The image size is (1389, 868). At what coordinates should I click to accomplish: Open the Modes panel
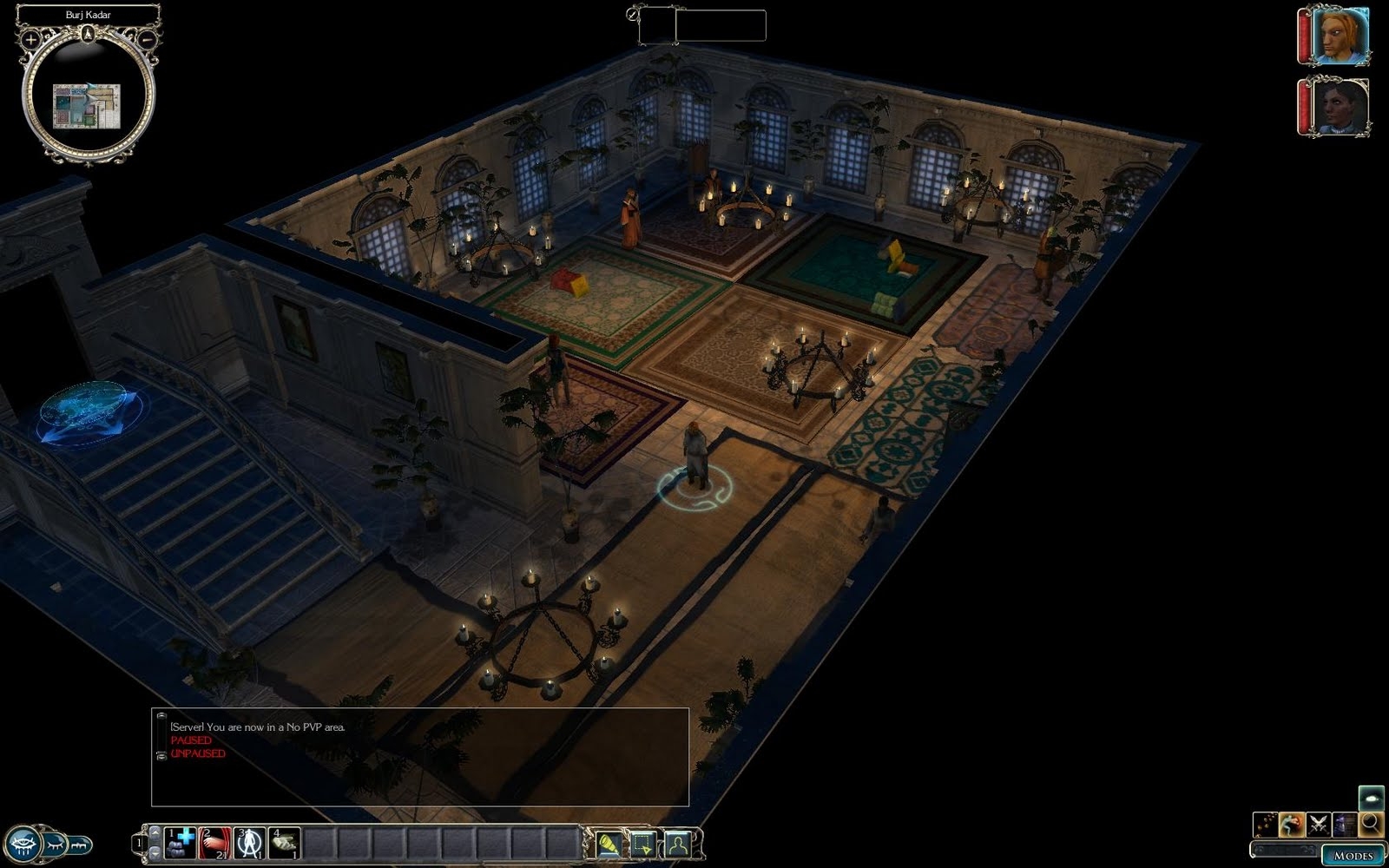point(1353,855)
